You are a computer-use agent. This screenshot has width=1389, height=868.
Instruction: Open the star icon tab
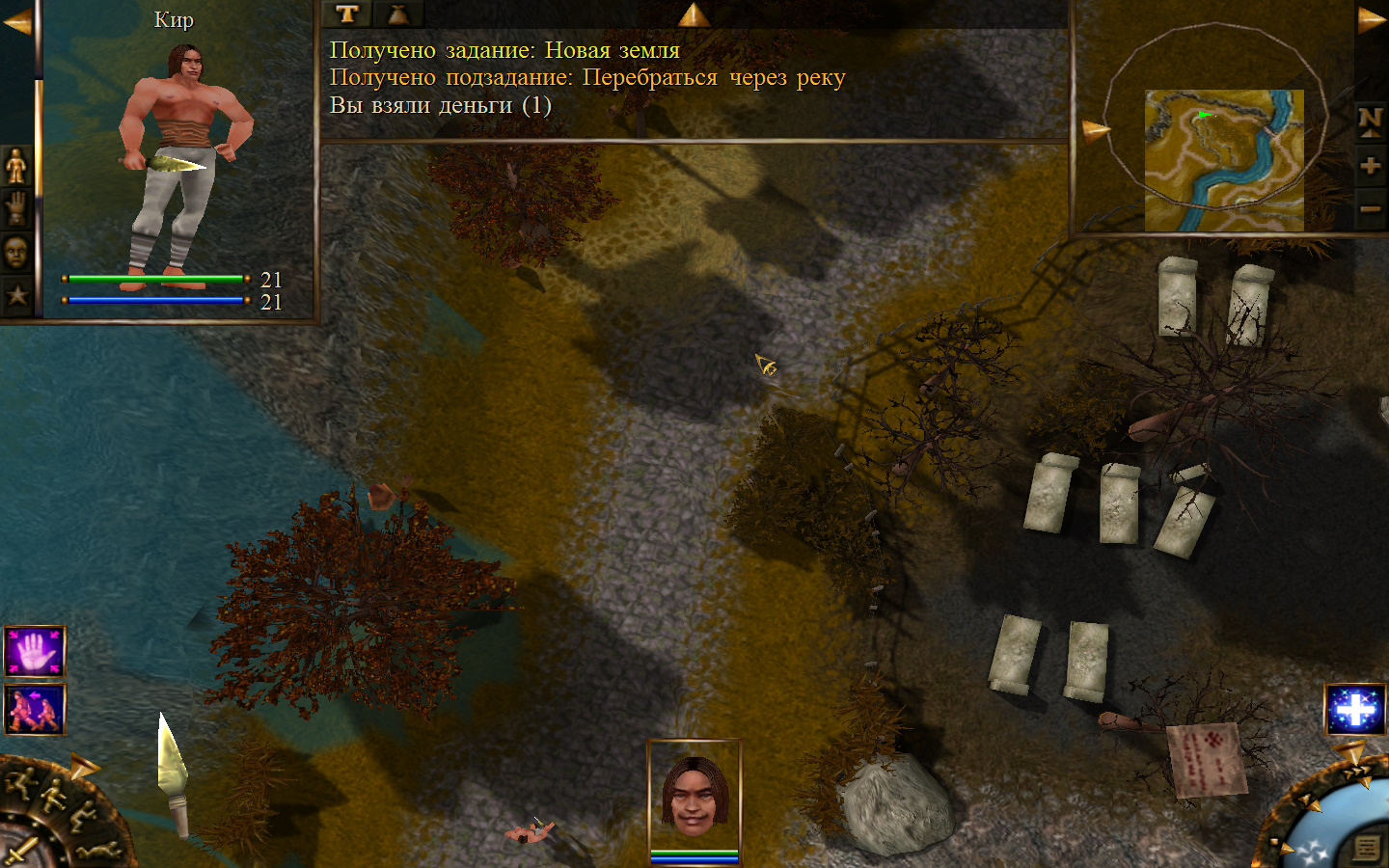coord(16,295)
